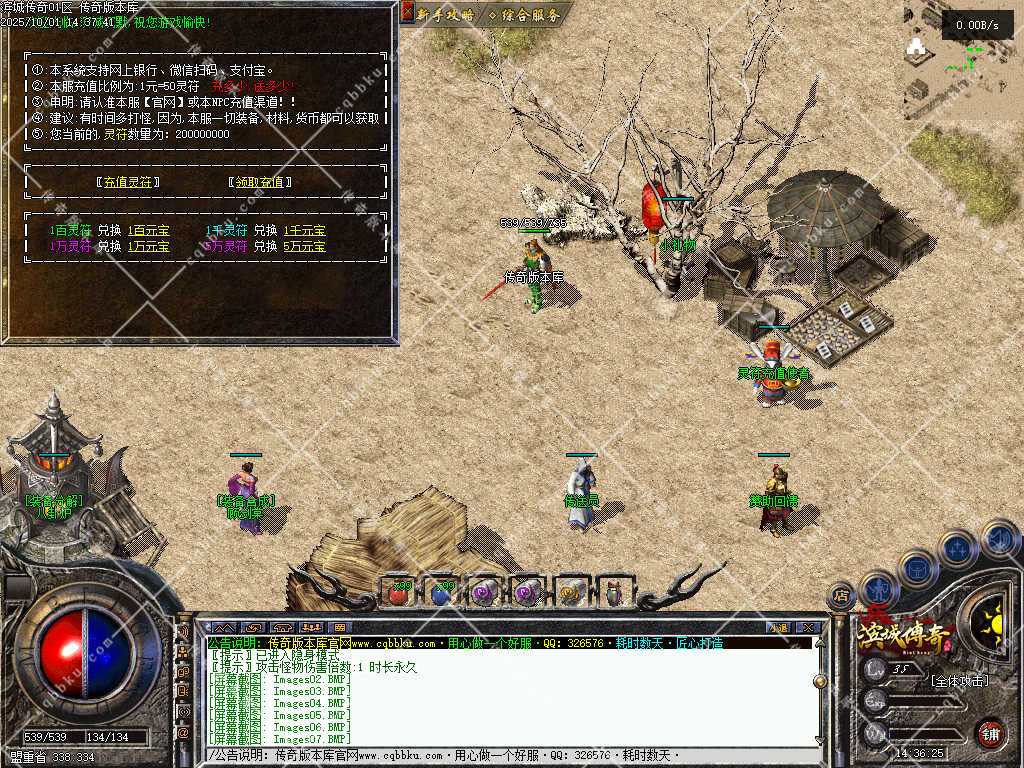The height and width of the screenshot is (768, 1024).
Task: Toggle the sound speaker round button
Action: [x=999, y=540]
